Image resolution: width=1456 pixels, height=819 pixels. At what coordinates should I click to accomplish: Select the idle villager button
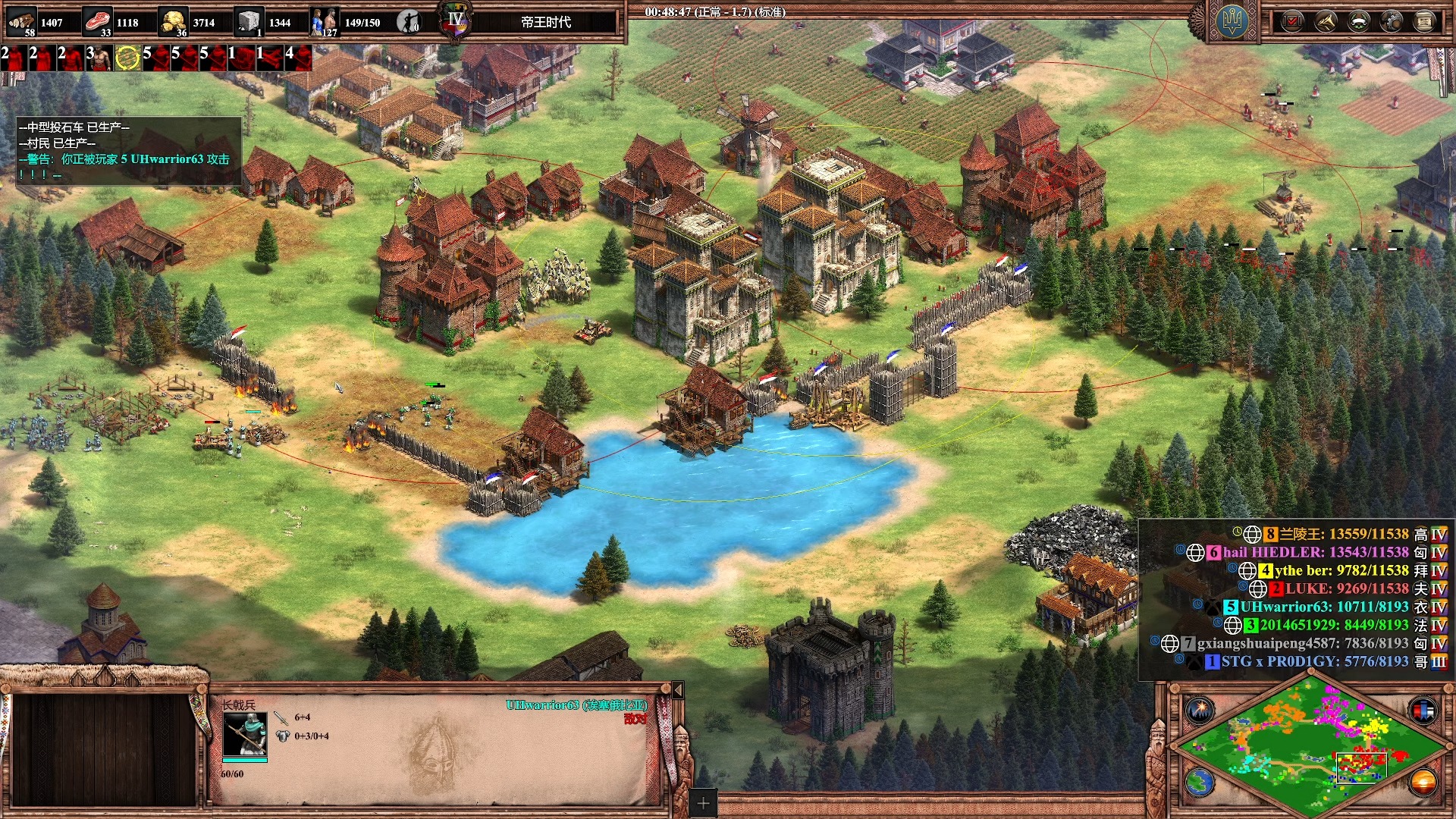(409, 21)
